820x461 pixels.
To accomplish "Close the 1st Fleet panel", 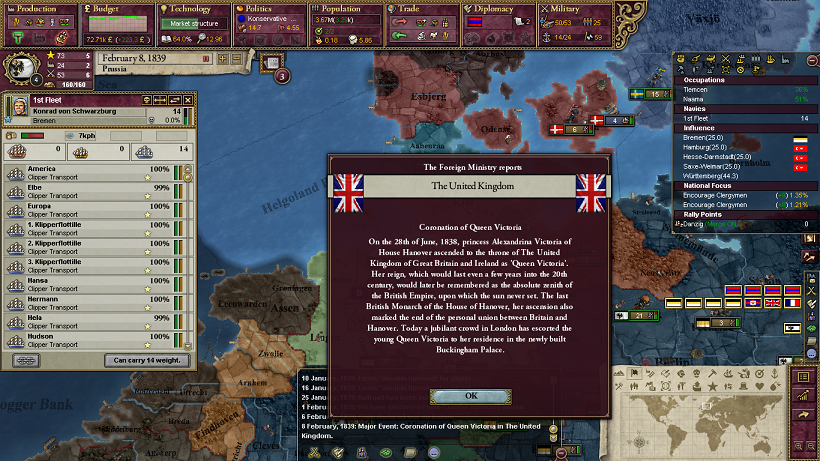I will 187,100.
